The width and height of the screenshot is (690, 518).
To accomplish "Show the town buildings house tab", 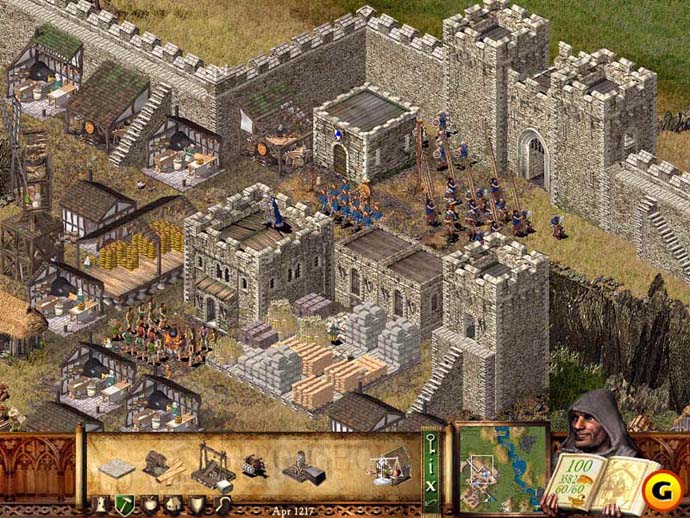I will click(174, 504).
